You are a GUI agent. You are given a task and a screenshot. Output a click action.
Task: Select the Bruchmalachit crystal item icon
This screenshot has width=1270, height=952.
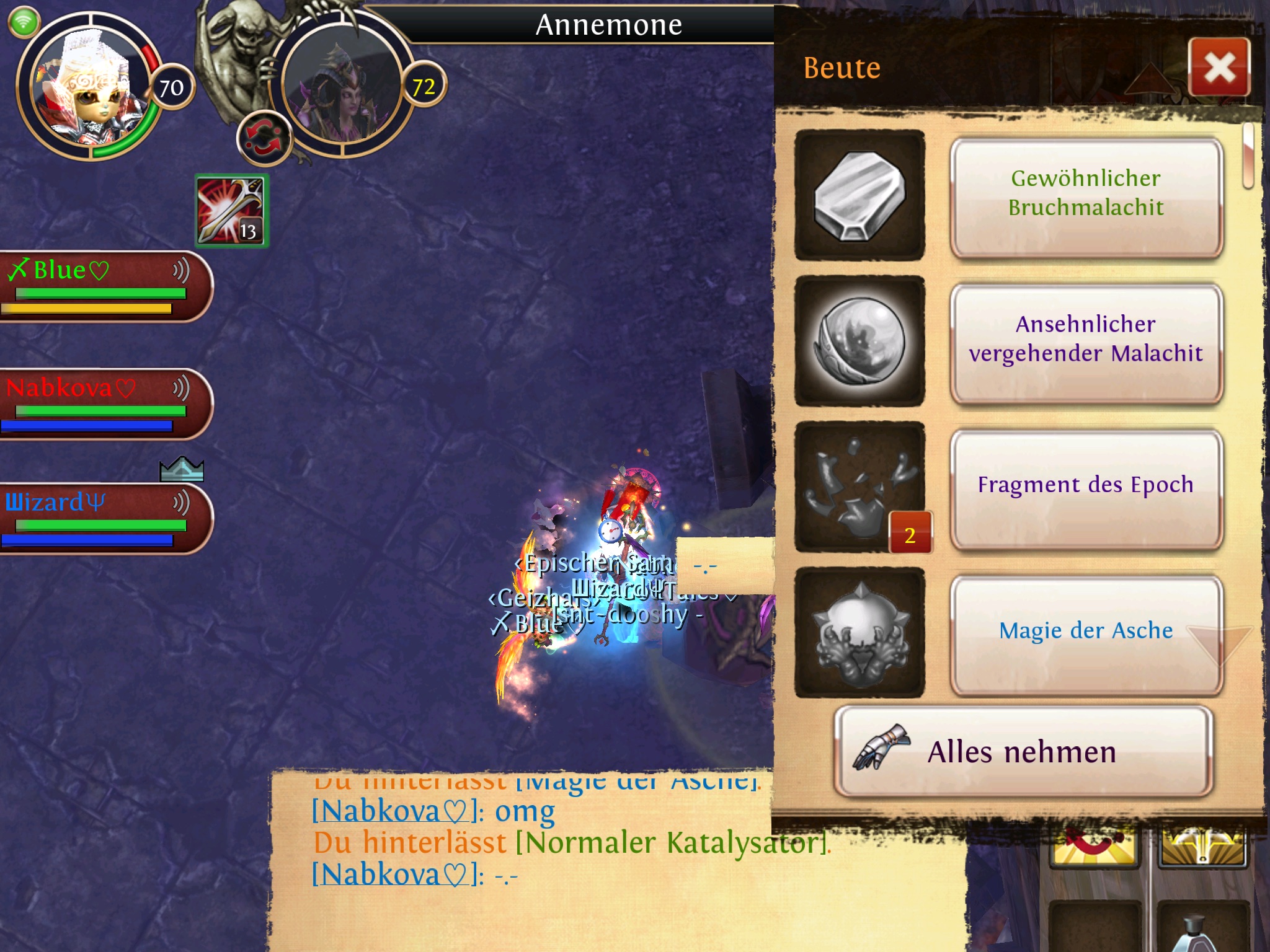click(x=859, y=195)
